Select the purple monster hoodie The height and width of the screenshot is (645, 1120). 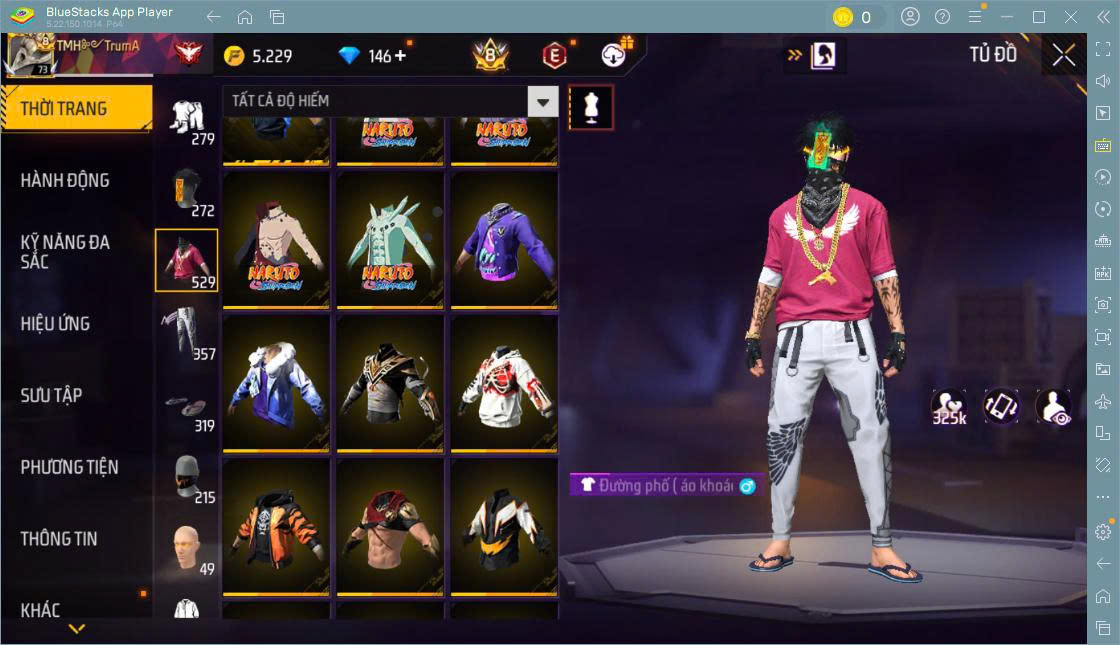[x=503, y=240]
